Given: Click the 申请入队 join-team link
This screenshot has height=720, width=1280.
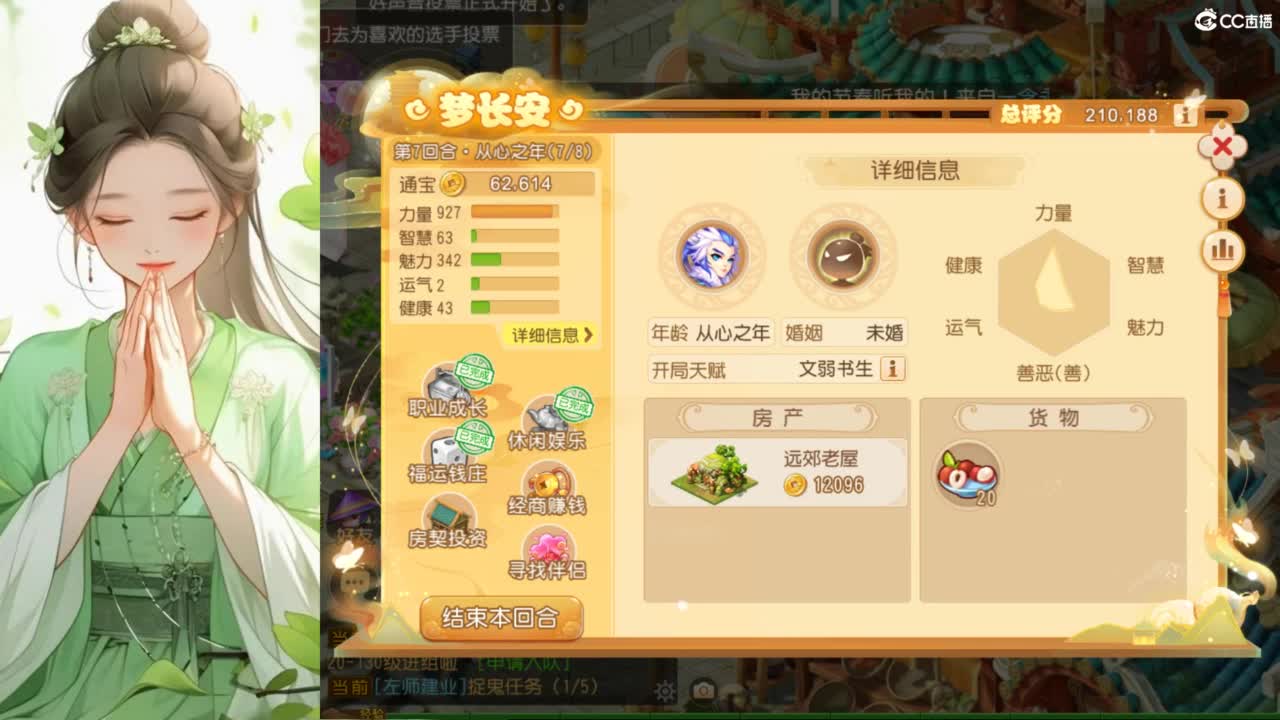Looking at the screenshot, I should tap(524, 661).
